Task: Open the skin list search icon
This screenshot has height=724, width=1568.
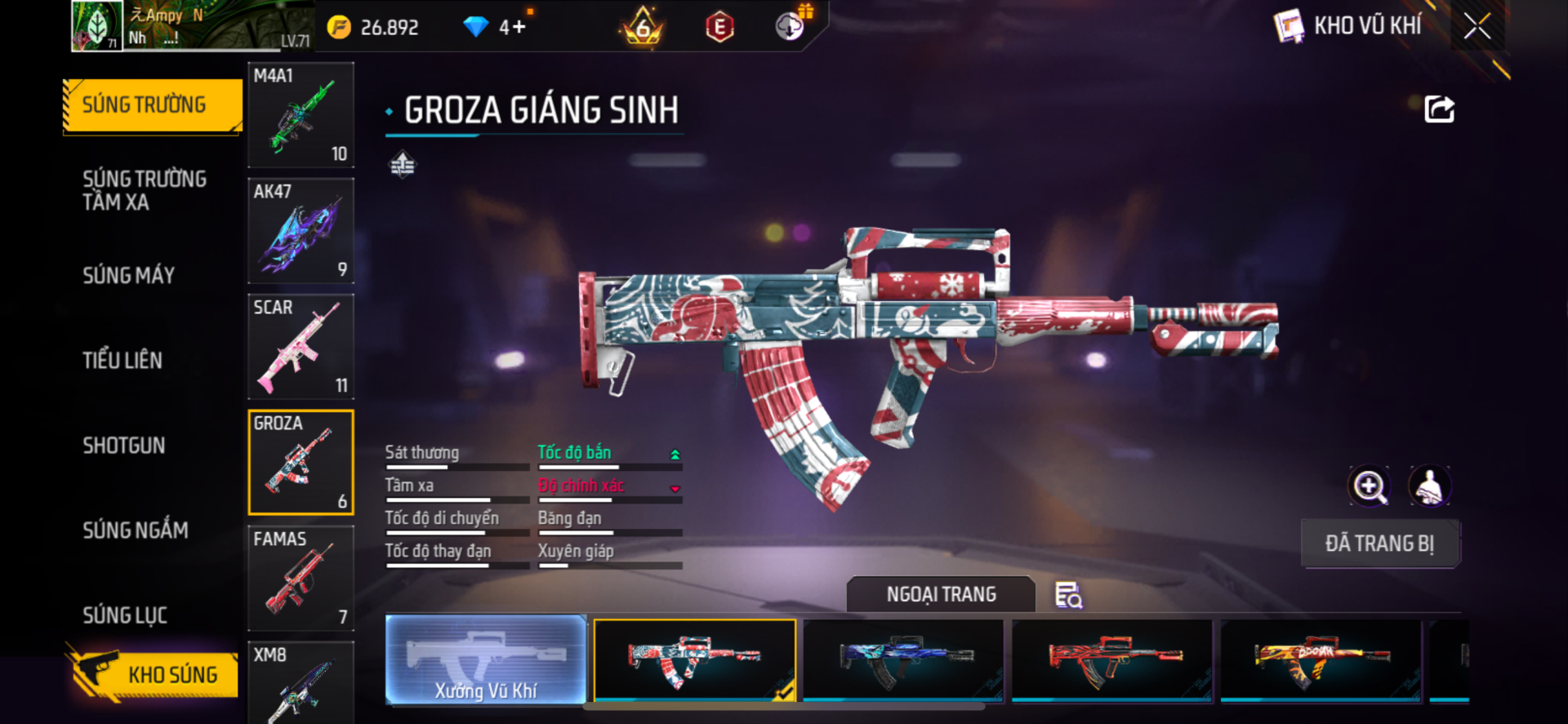Action: [1068, 595]
